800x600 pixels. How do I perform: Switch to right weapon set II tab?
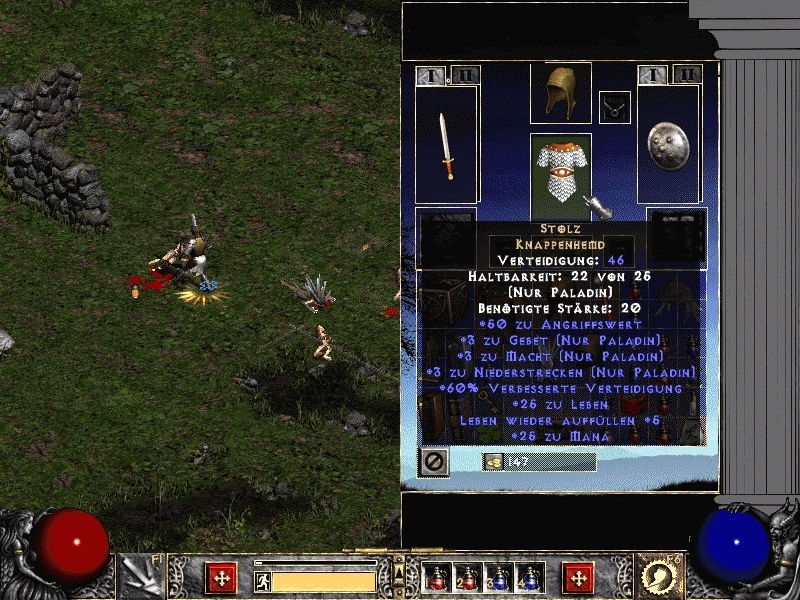pyautogui.click(x=686, y=74)
